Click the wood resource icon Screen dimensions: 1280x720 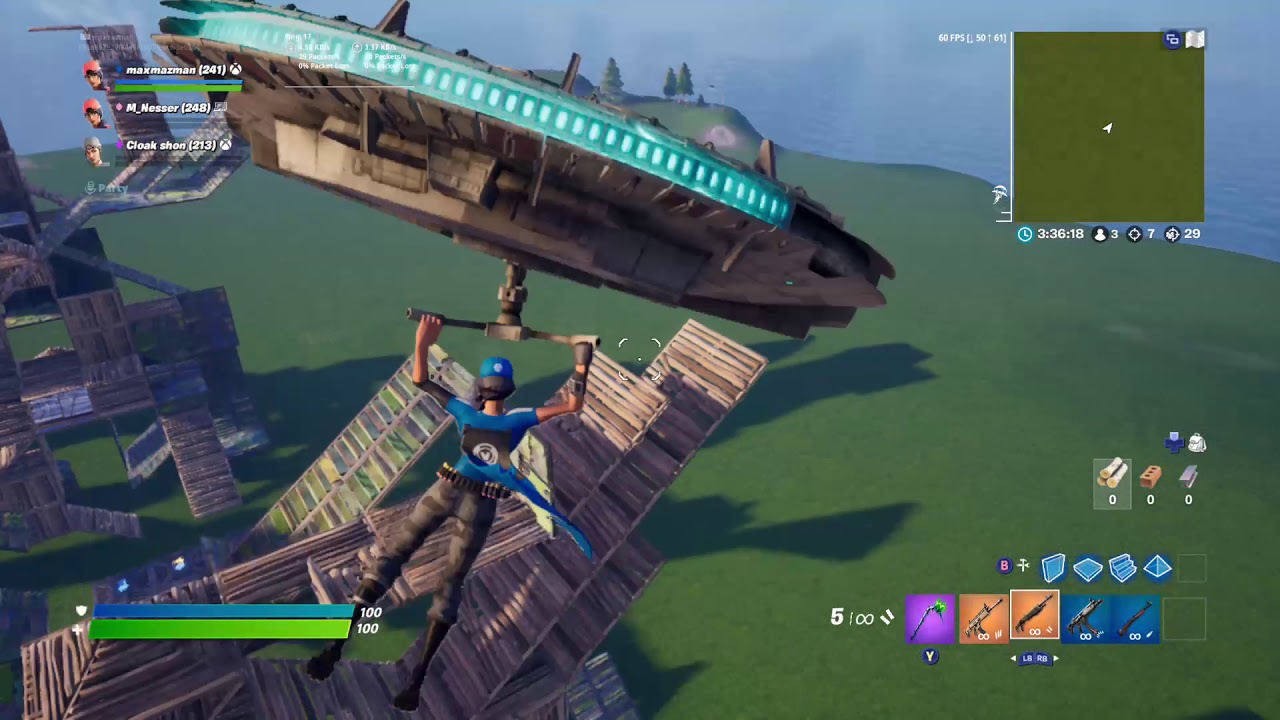point(1112,480)
